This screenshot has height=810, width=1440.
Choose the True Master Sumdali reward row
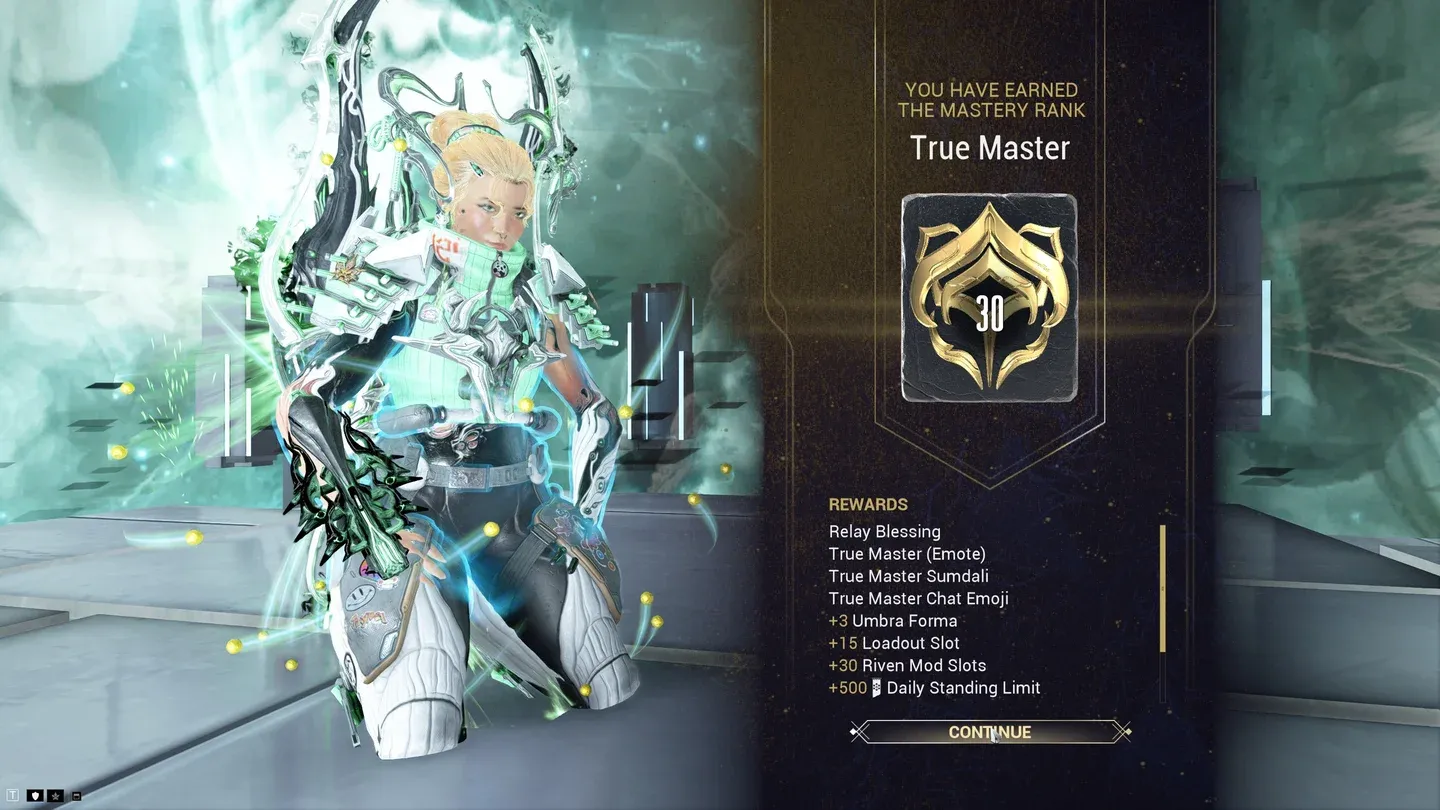coord(908,576)
